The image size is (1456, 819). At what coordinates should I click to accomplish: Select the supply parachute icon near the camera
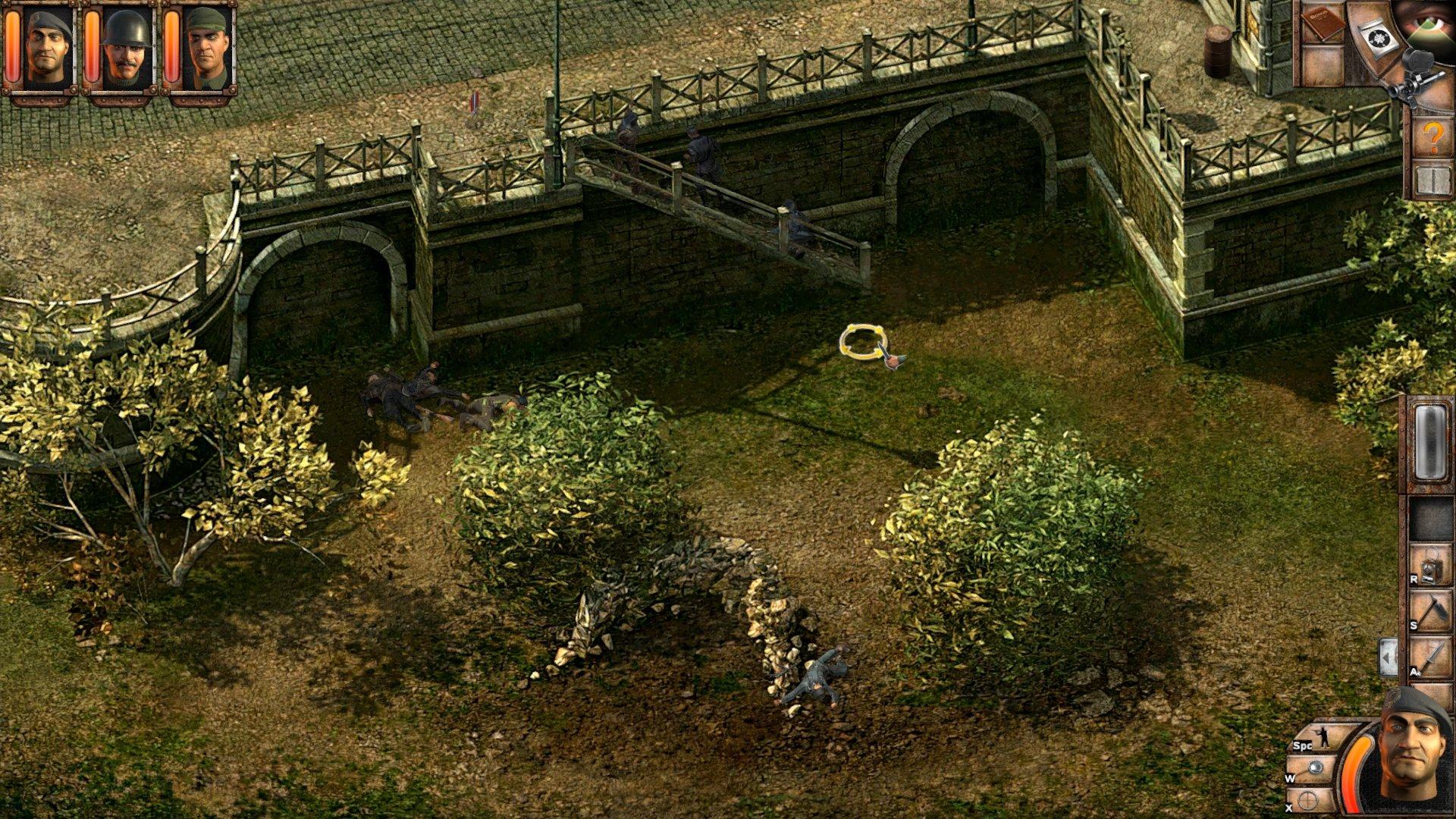(x=1378, y=38)
